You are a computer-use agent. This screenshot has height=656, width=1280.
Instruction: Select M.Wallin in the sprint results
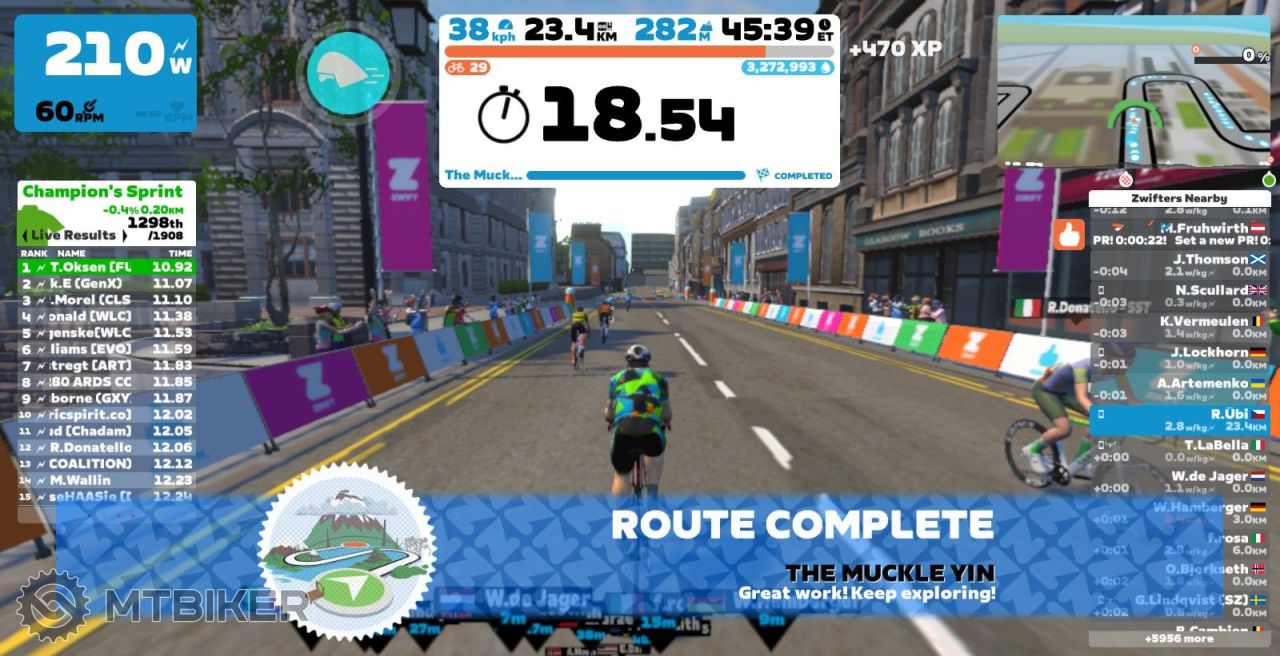(107, 480)
